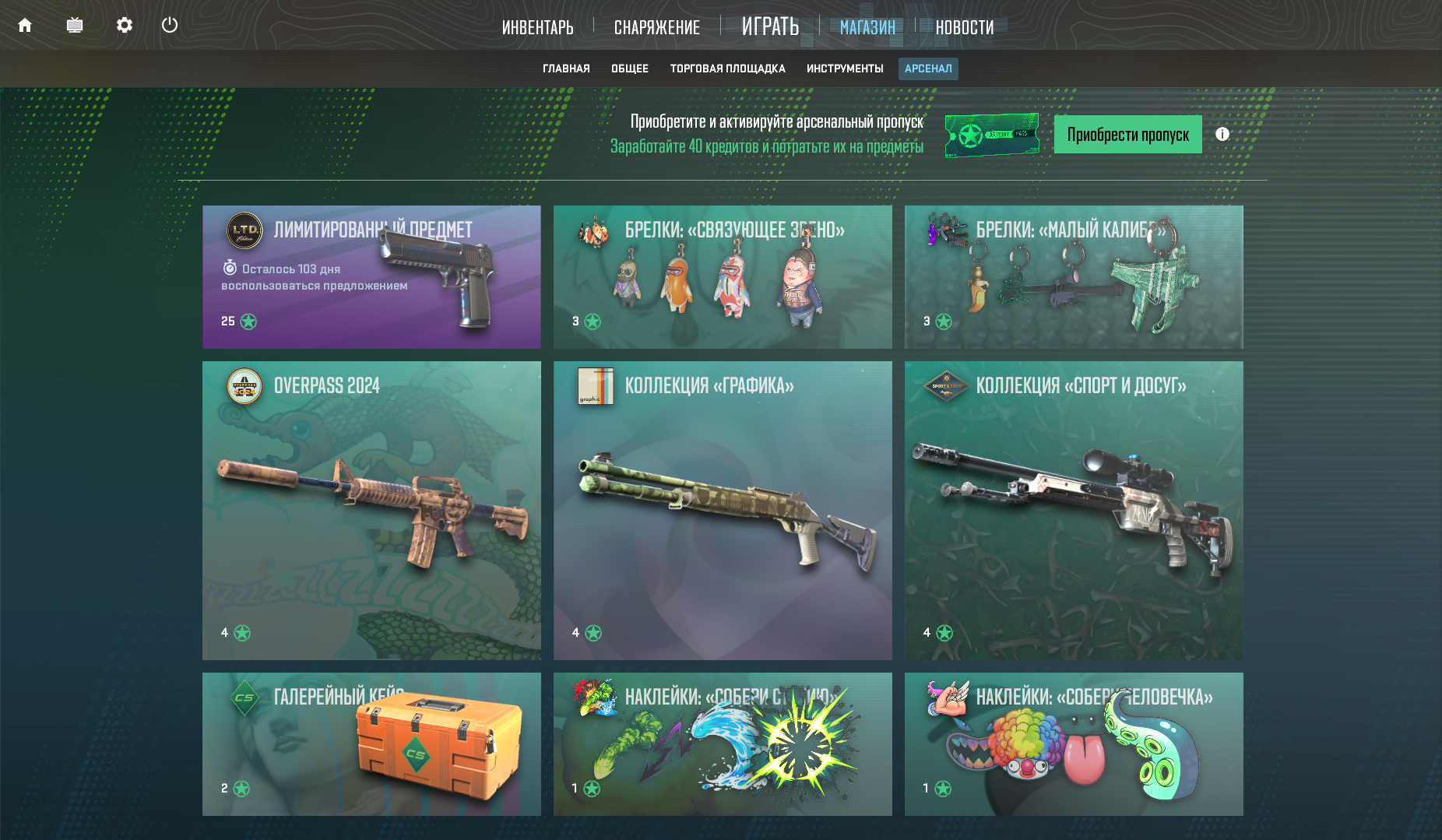
Task: Open the TV watch icon
Action: [75, 26]
